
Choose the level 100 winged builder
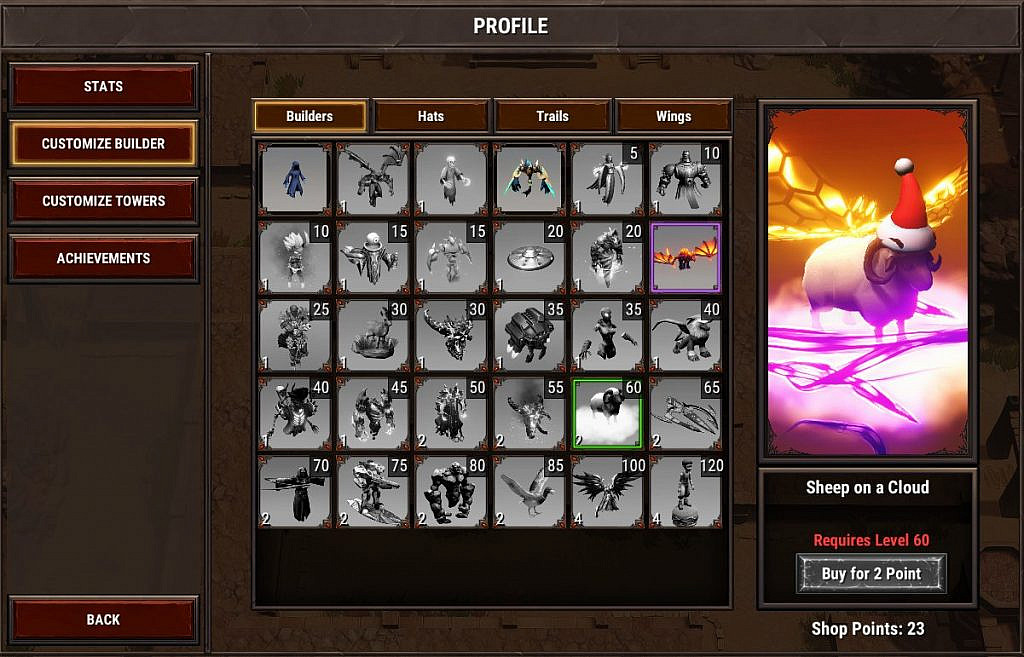607,491
